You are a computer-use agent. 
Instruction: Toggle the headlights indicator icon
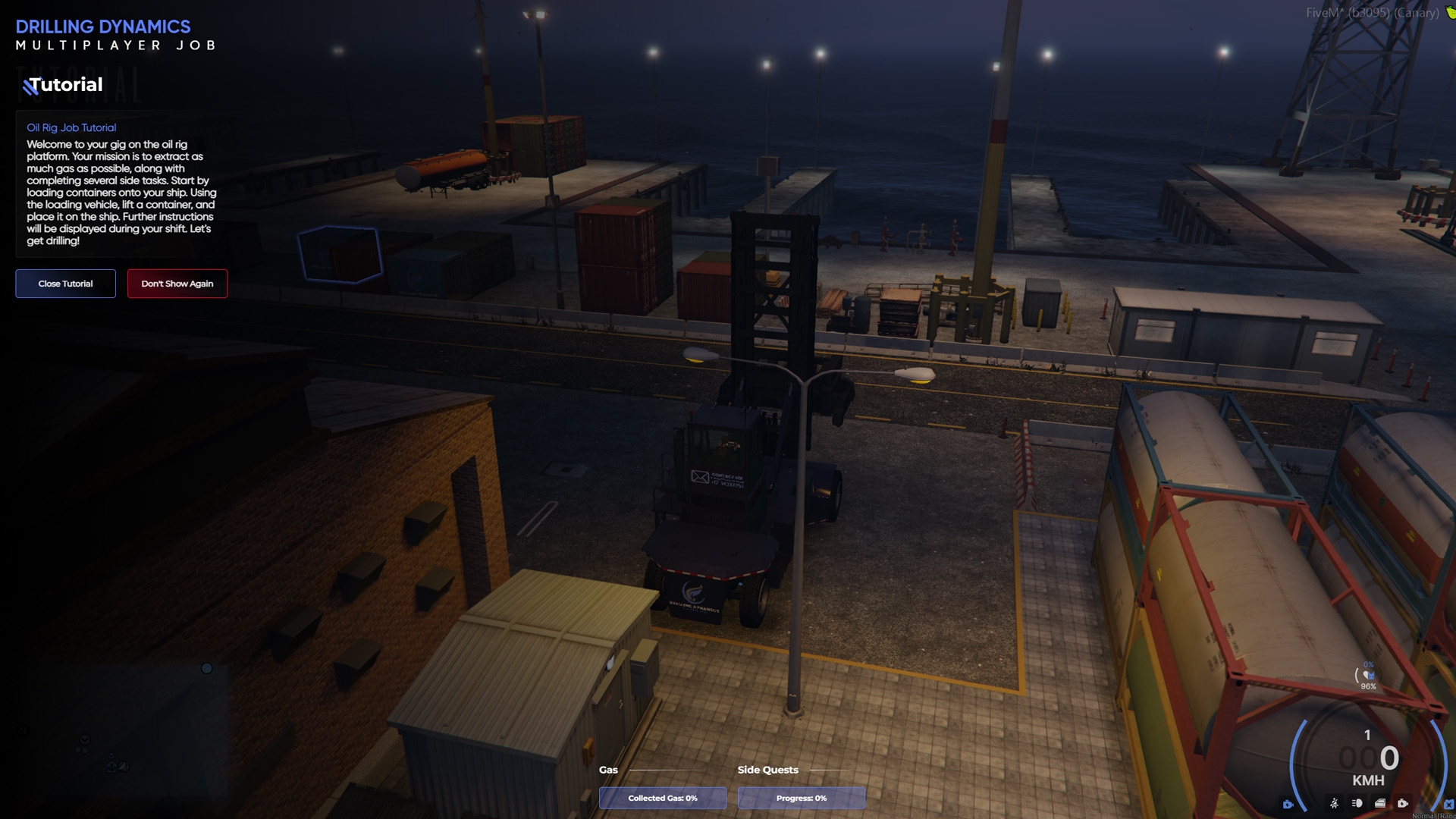click(x=1357, y=803)
